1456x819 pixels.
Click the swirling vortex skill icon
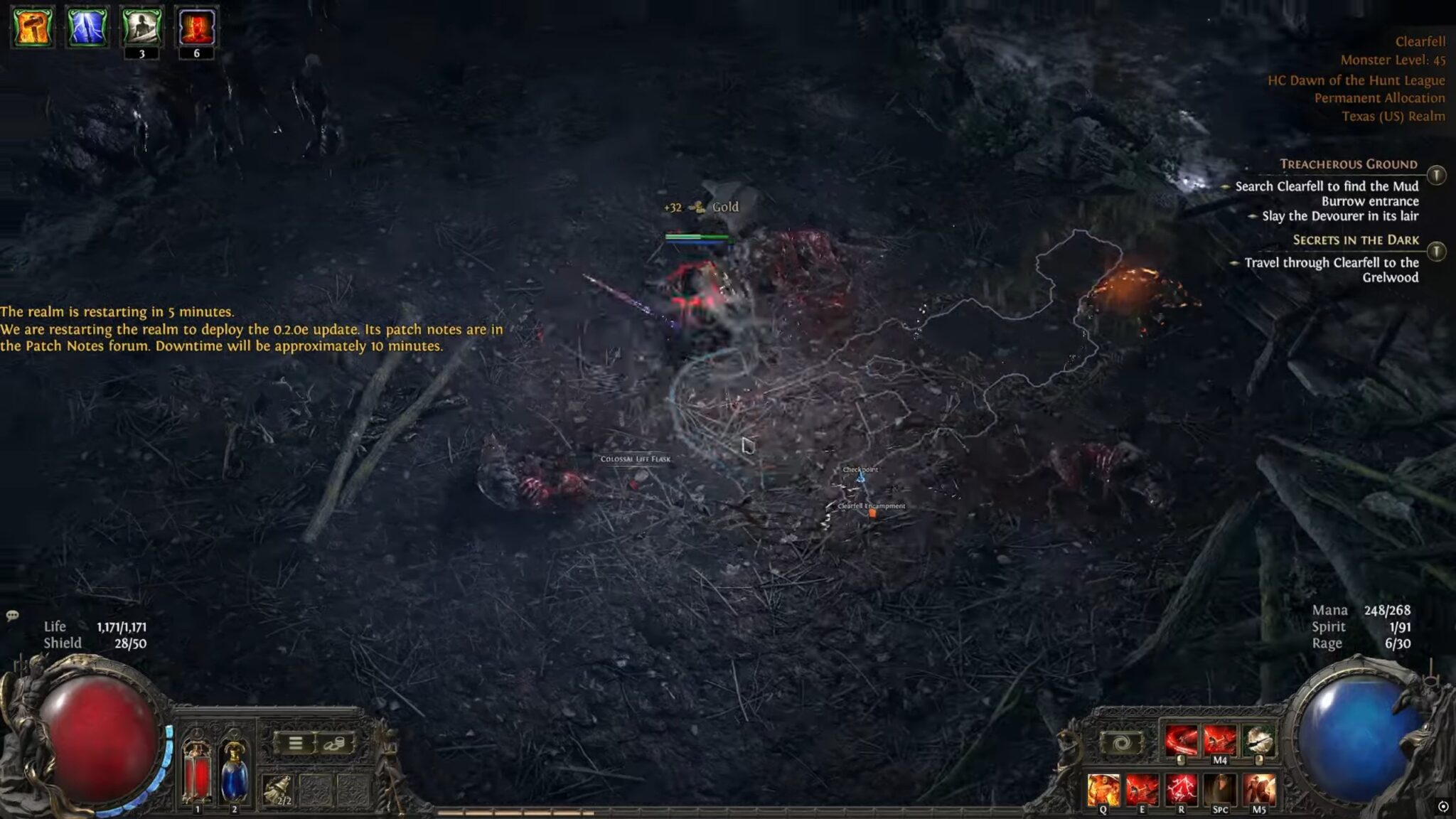click(x=1122, y=744)
